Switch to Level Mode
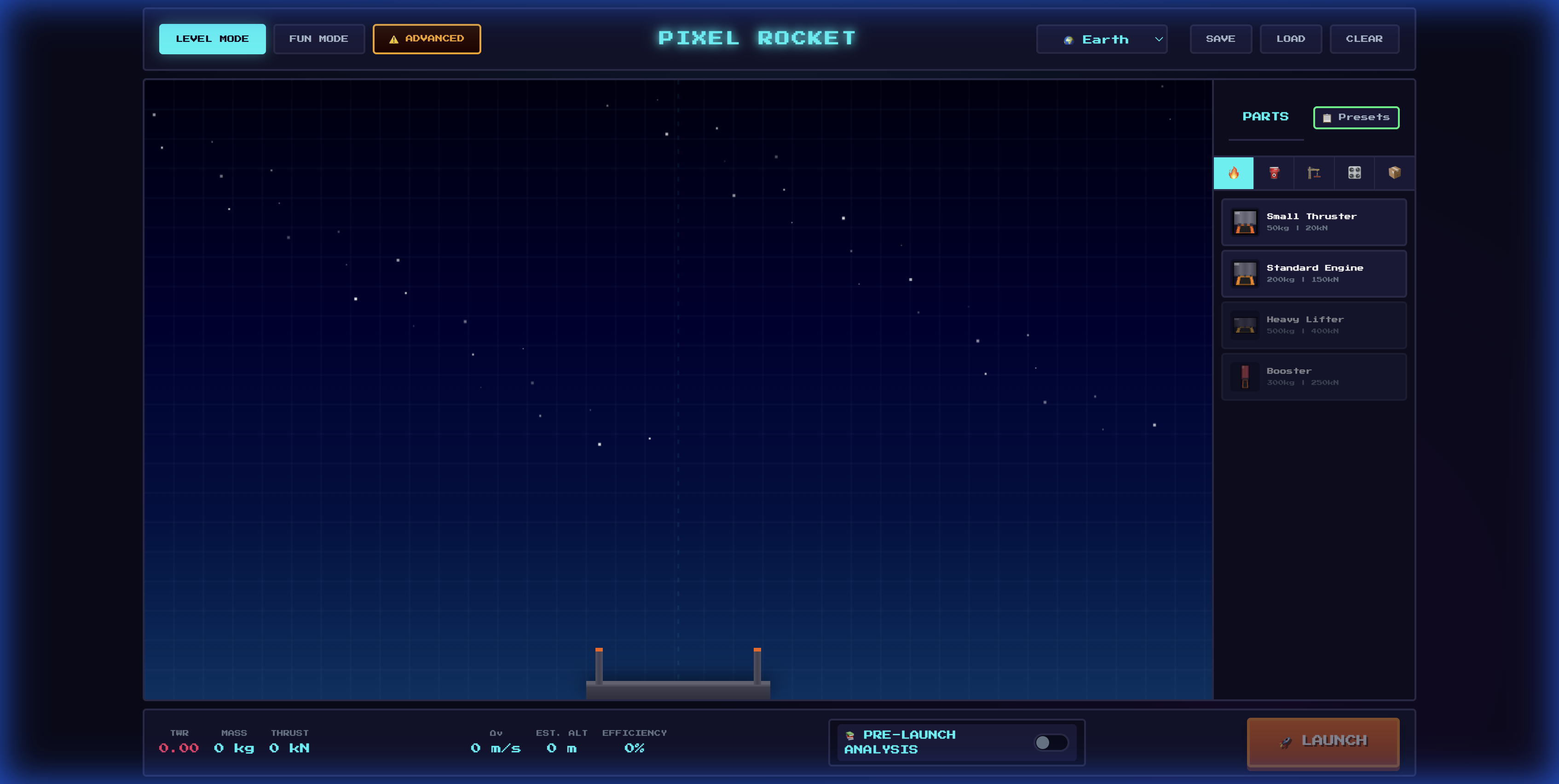 (x=212, y=39)
